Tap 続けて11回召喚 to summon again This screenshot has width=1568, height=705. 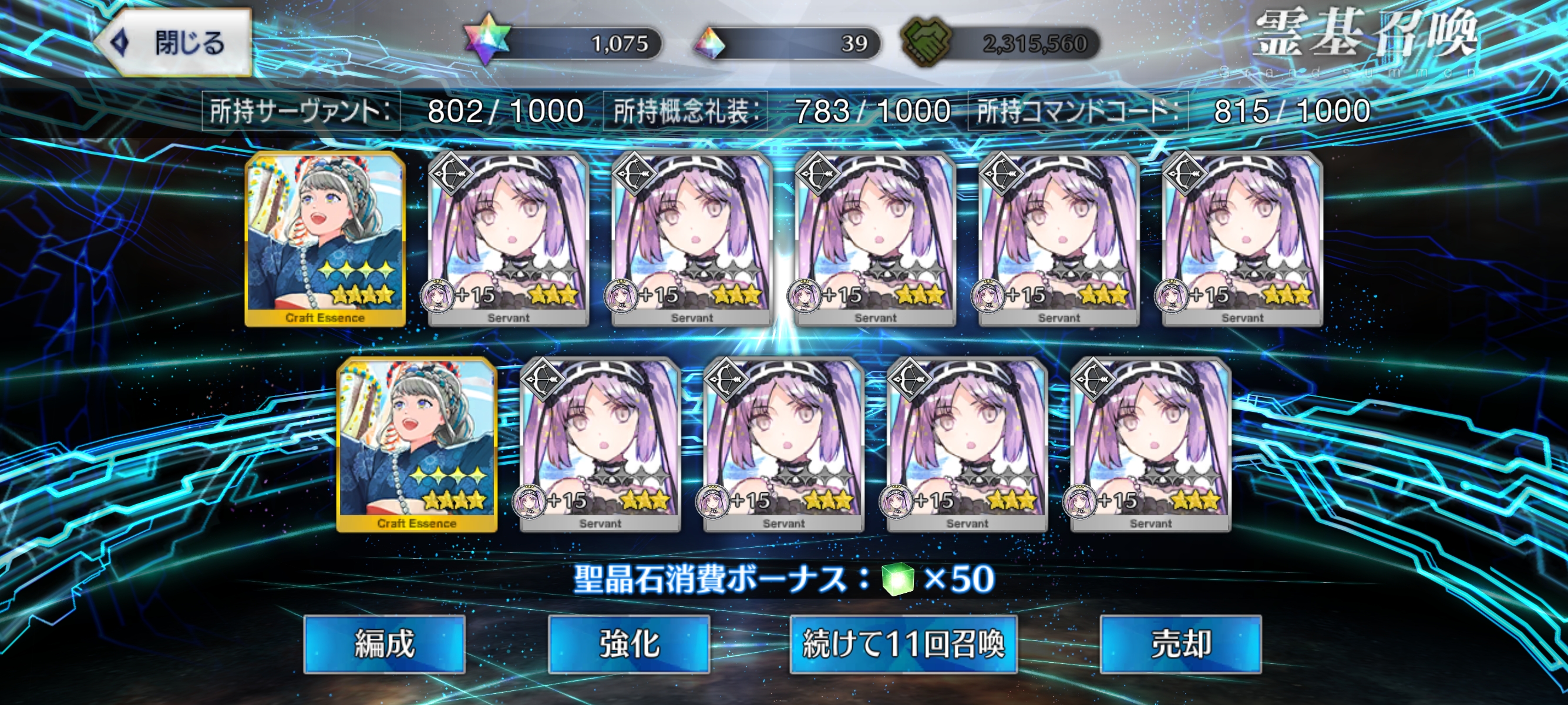pyautogui.click(x=903, y=644)
